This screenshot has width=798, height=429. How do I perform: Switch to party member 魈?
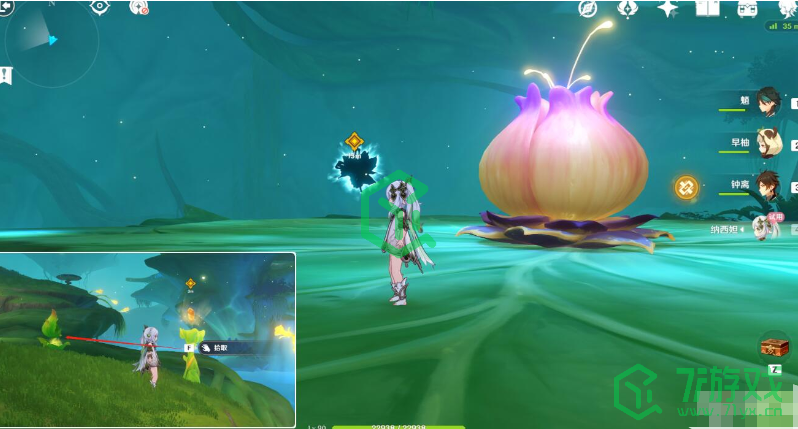[x=767, y=101]
